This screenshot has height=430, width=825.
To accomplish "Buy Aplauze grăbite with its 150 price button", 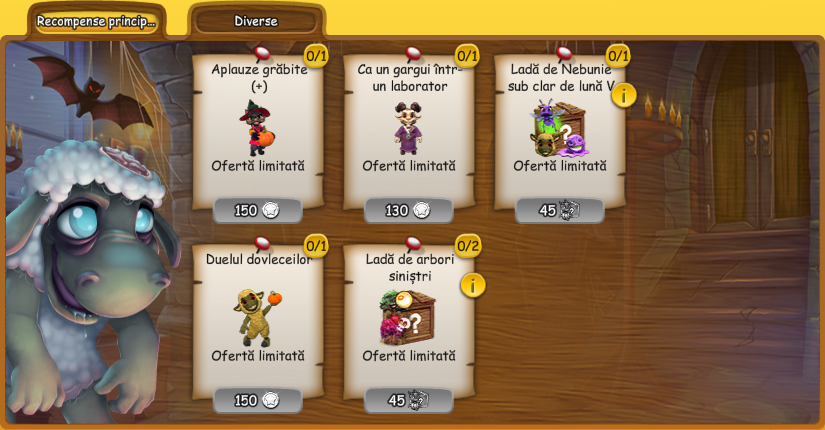I will pyautogui.click(x=258, y=210).
